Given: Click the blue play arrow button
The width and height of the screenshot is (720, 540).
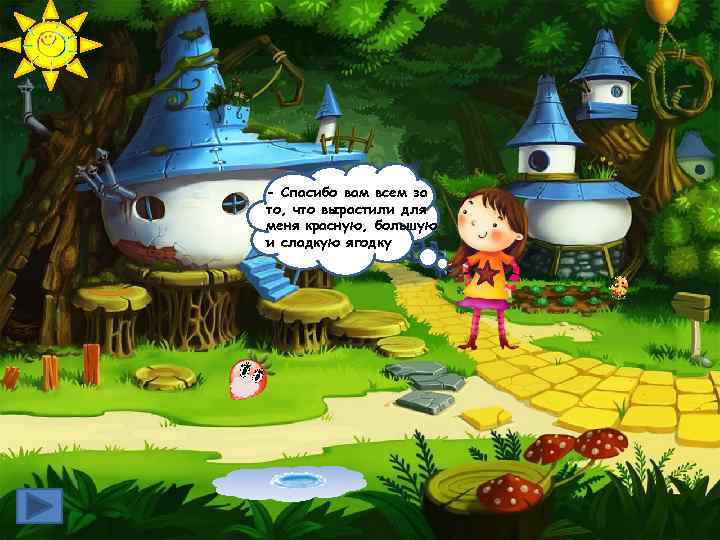Looking at the screenshot, I should [39, 506].
